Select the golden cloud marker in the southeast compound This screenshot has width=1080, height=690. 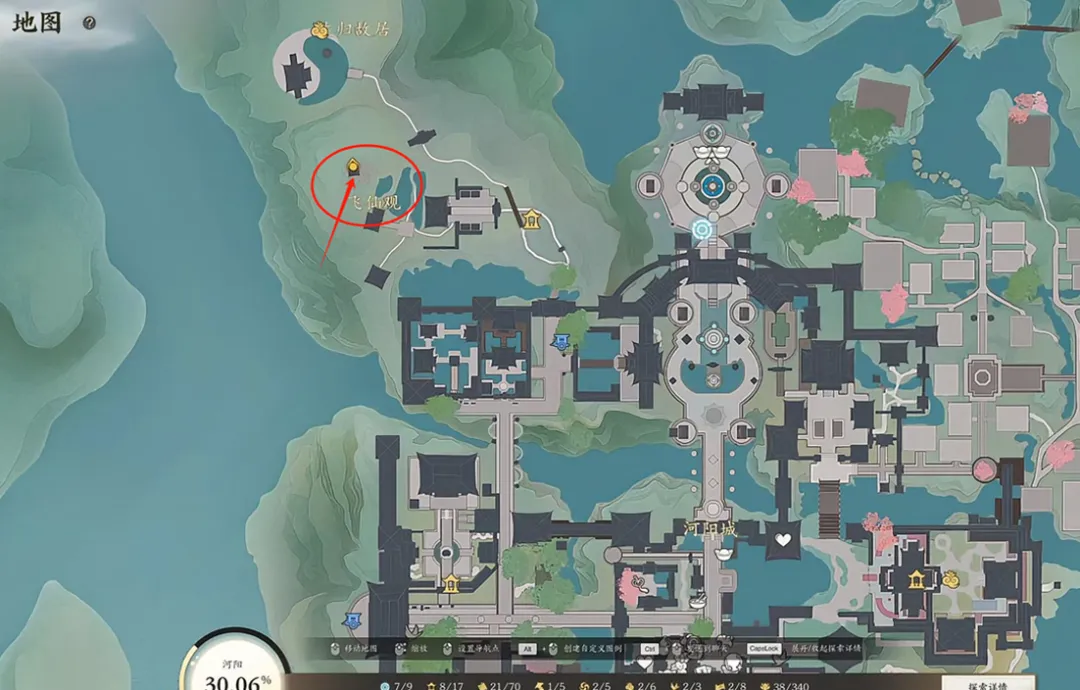(950, 578)
